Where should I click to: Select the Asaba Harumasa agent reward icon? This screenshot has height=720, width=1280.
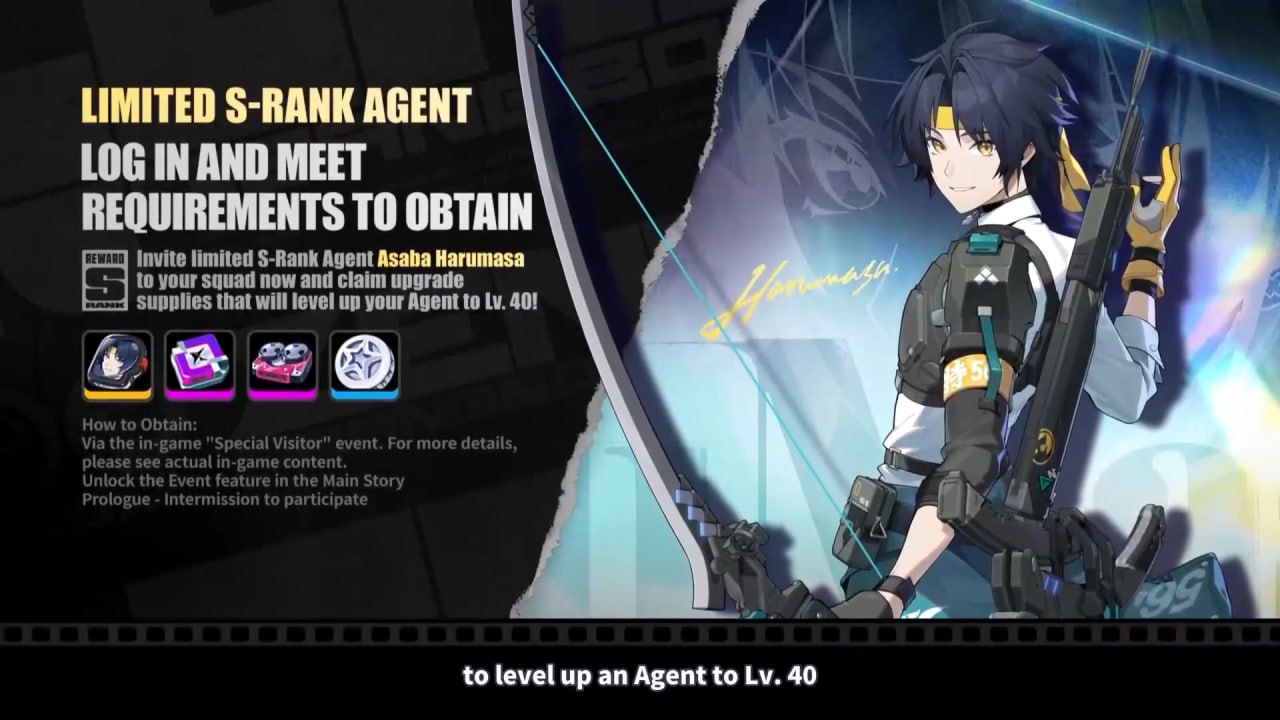point(117,365)
